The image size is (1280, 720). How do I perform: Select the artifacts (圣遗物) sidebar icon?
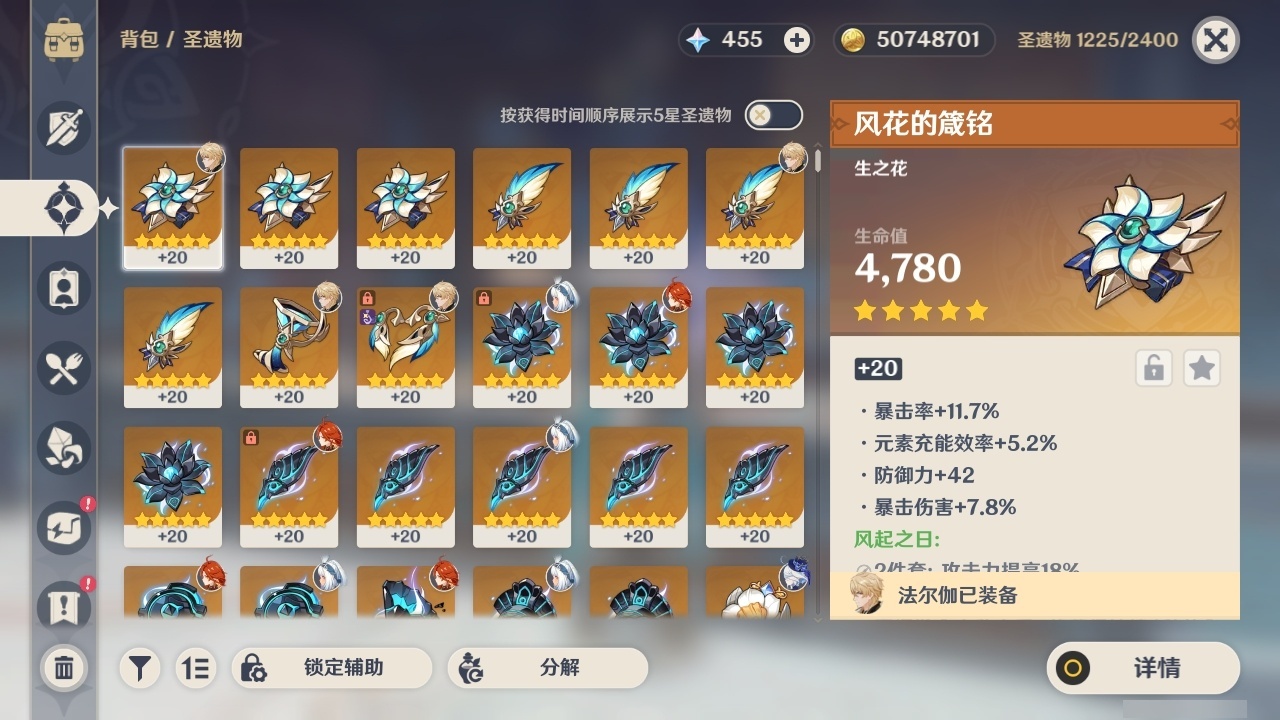point(63,207)
